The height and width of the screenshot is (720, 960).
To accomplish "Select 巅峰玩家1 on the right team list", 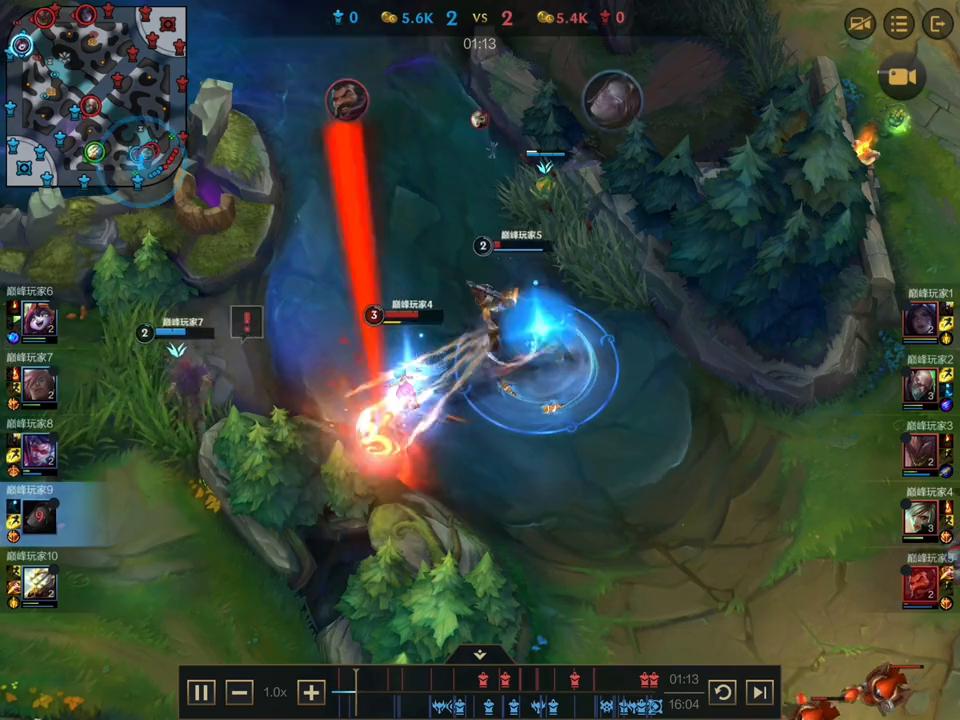I will [x=921, y=322].
